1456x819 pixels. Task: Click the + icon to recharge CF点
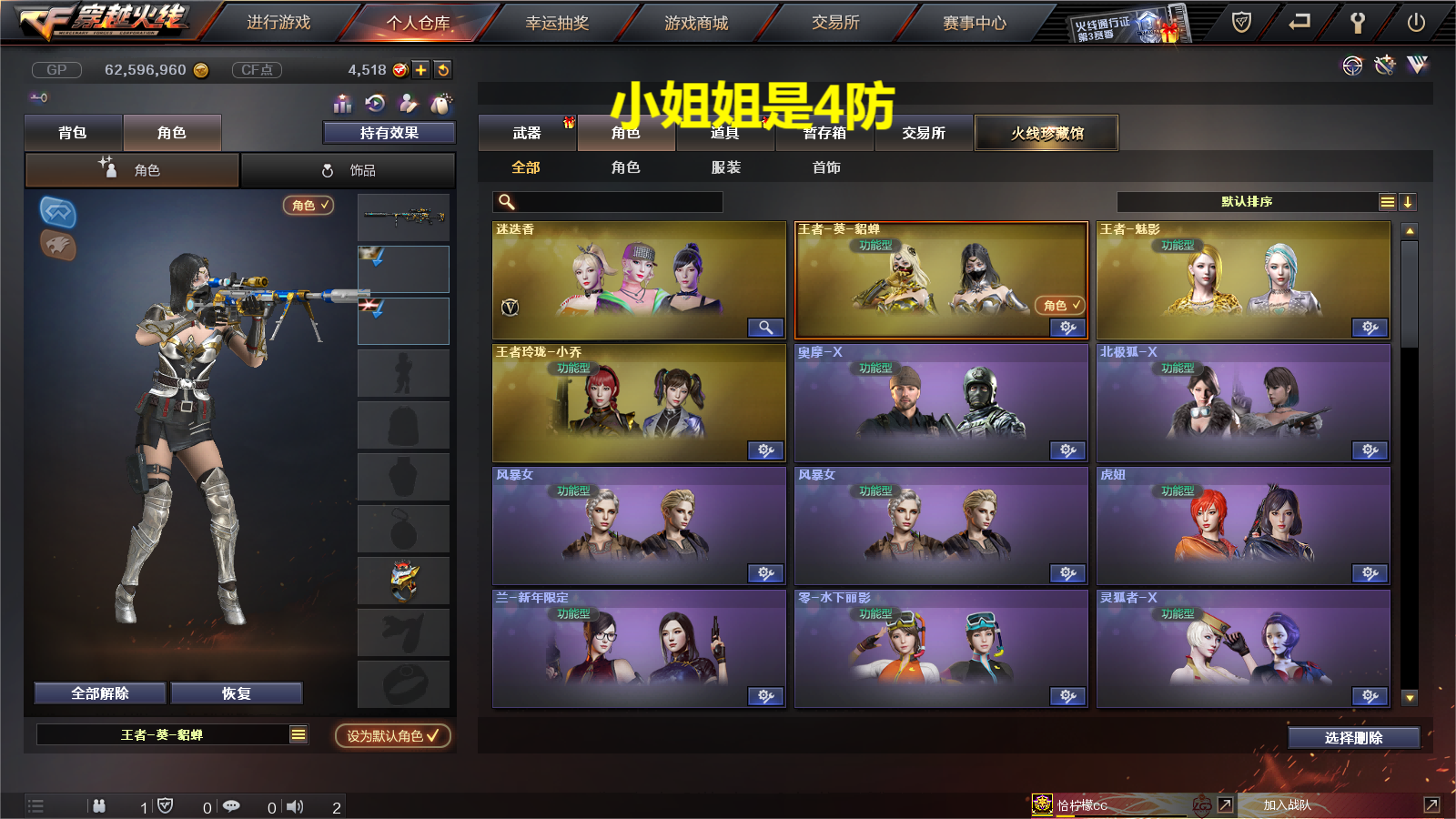coord(420,70)
